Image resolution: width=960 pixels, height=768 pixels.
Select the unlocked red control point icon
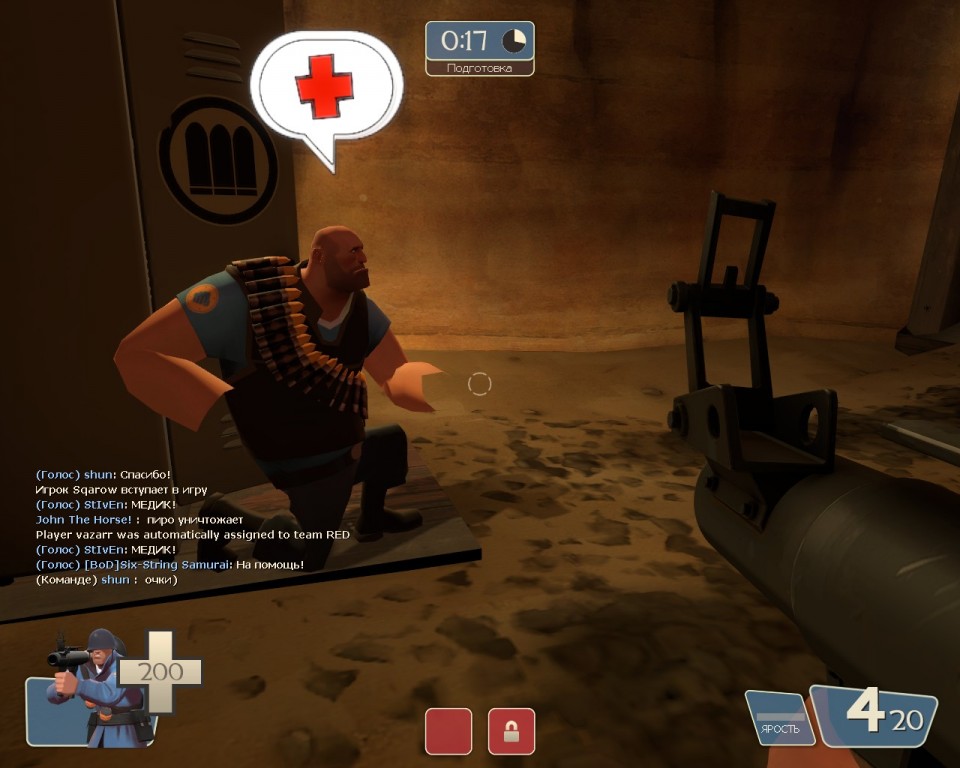pyautogui.click(x=448, y=731)
